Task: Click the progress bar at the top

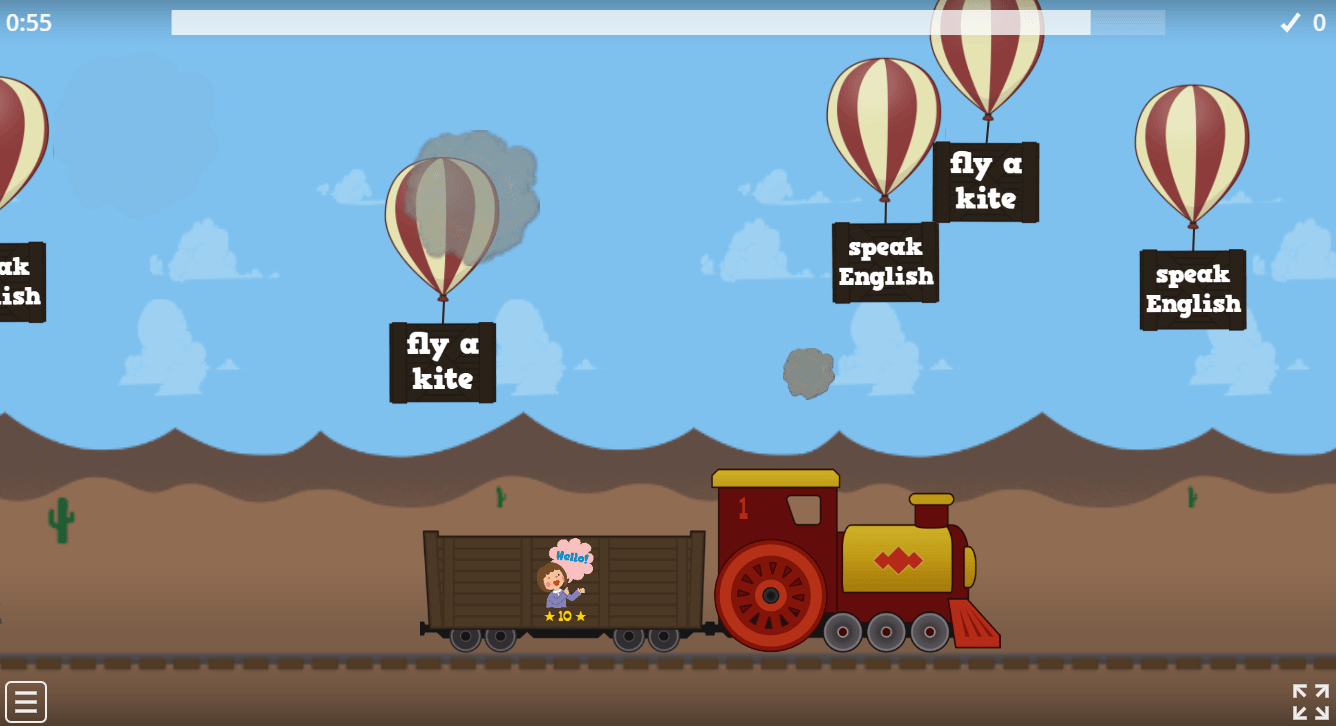Action: (x=667, y=22)
